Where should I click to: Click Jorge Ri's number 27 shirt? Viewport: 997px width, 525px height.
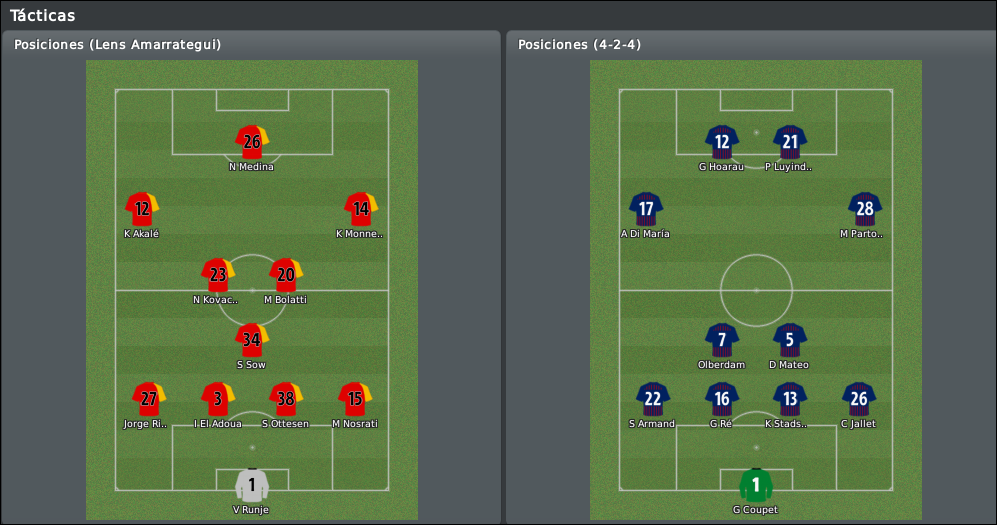click(149, 399)
